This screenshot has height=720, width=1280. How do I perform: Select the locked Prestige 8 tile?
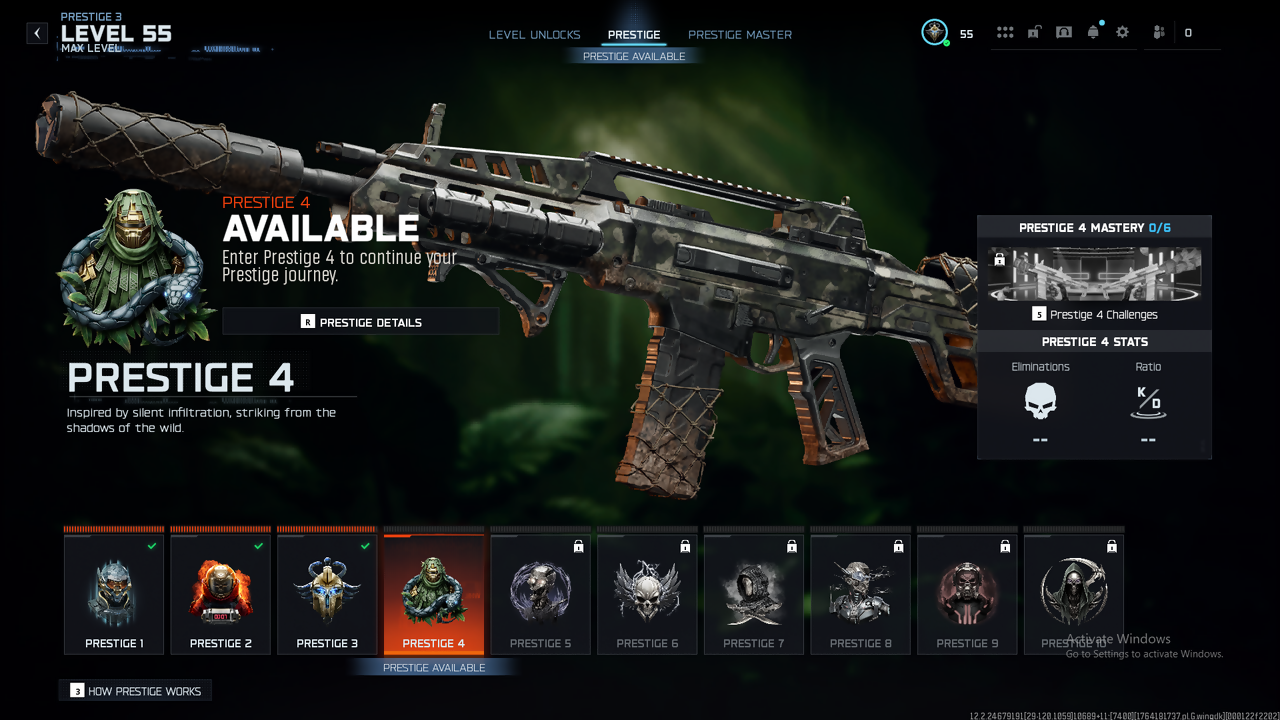tap(860, 595)
